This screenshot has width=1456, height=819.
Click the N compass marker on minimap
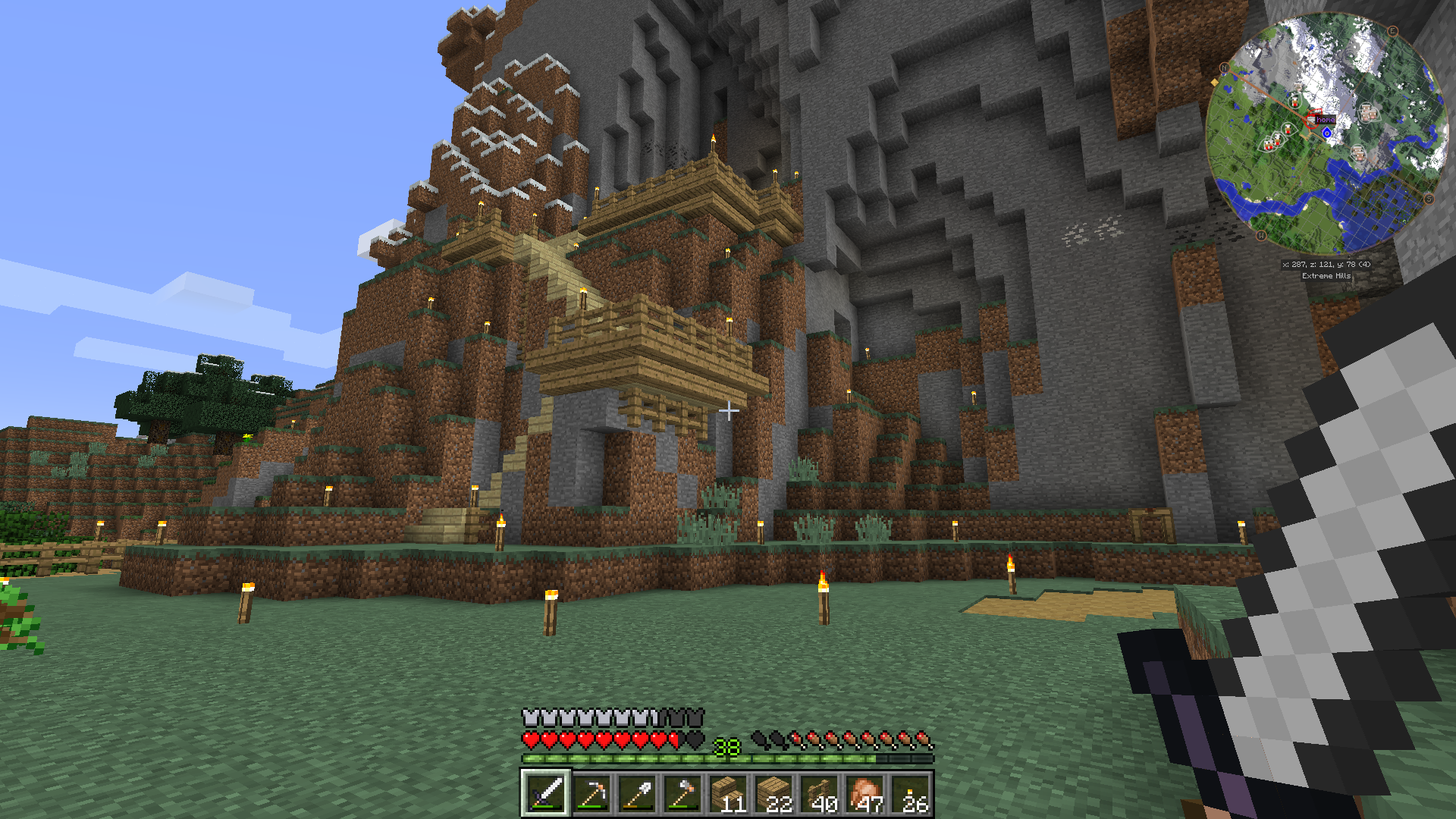pyautogui.click(x=1223, y=68)
